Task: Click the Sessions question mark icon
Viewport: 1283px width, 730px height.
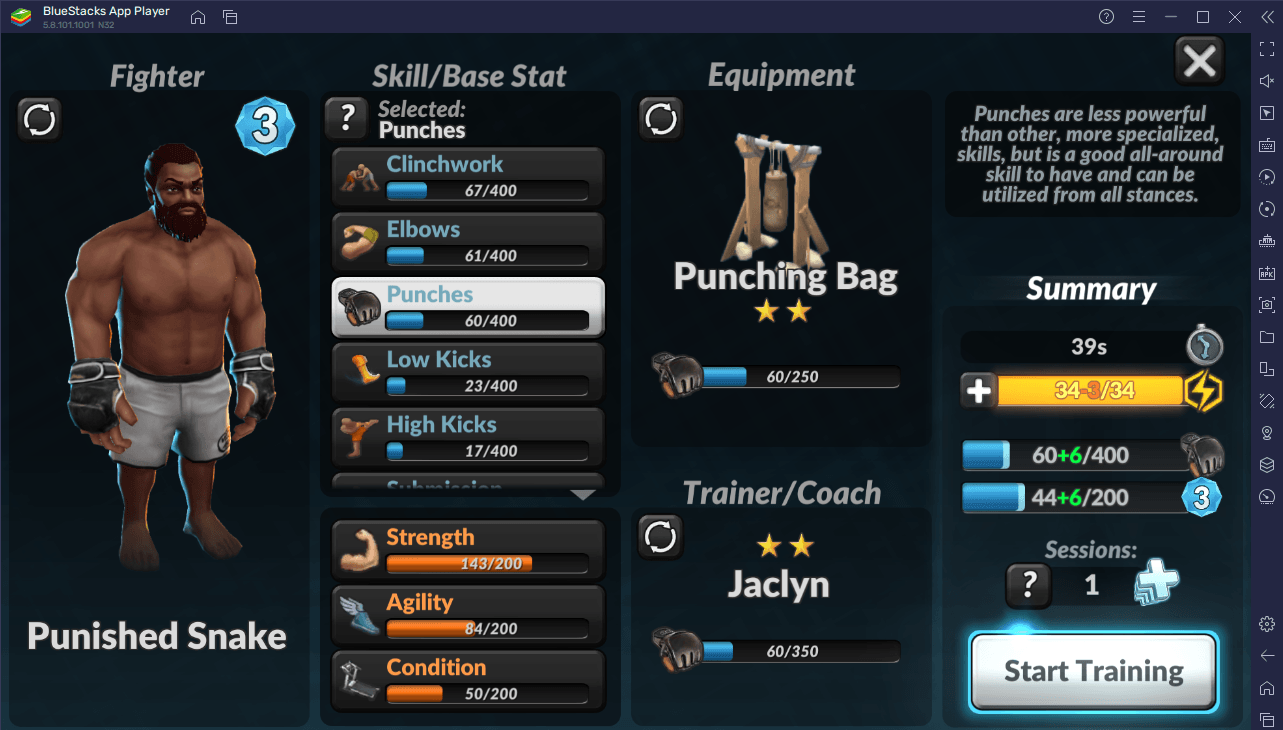Action: tap(1028, 585)
